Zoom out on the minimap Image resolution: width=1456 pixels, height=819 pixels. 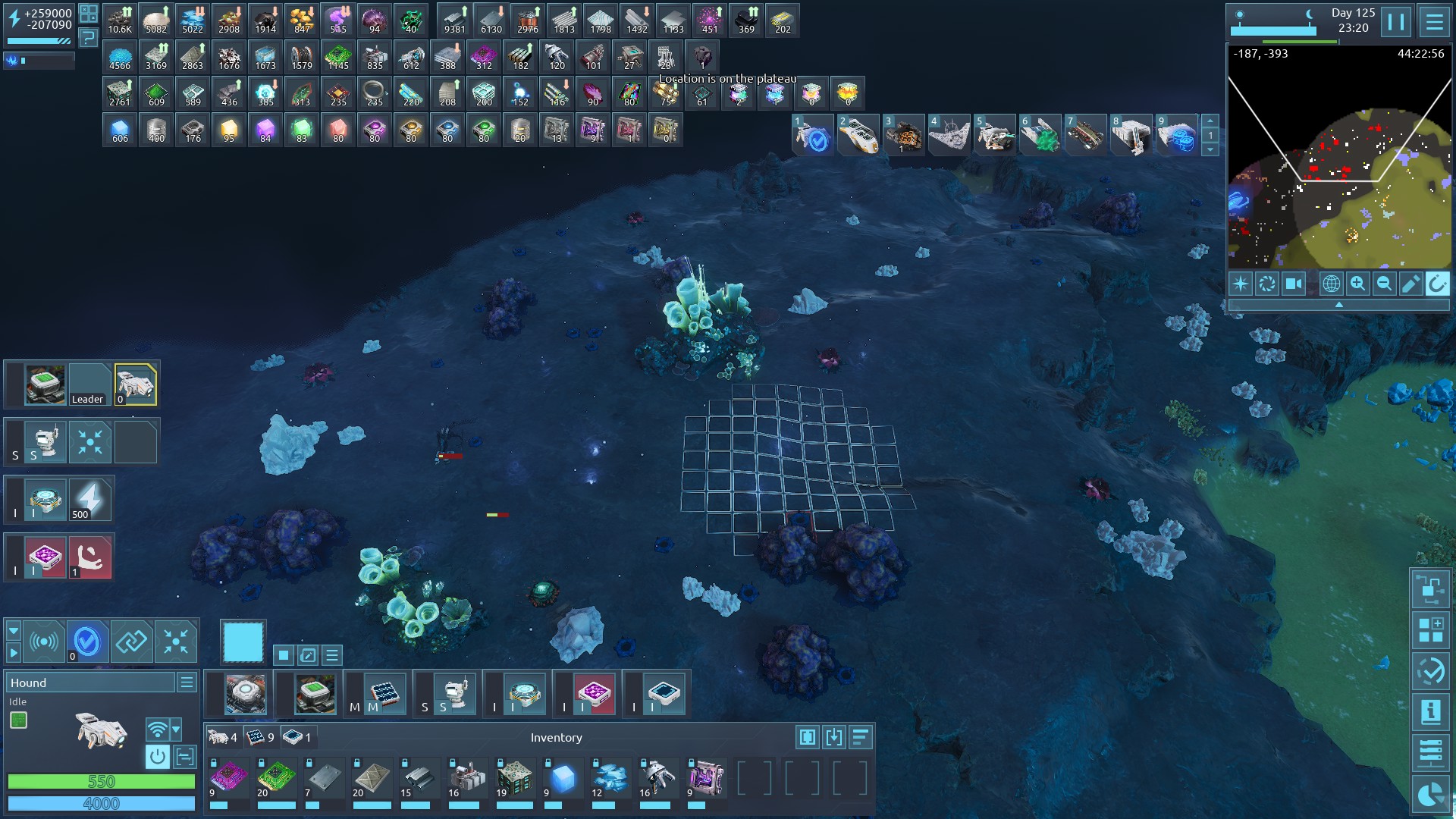[1384, 284]
